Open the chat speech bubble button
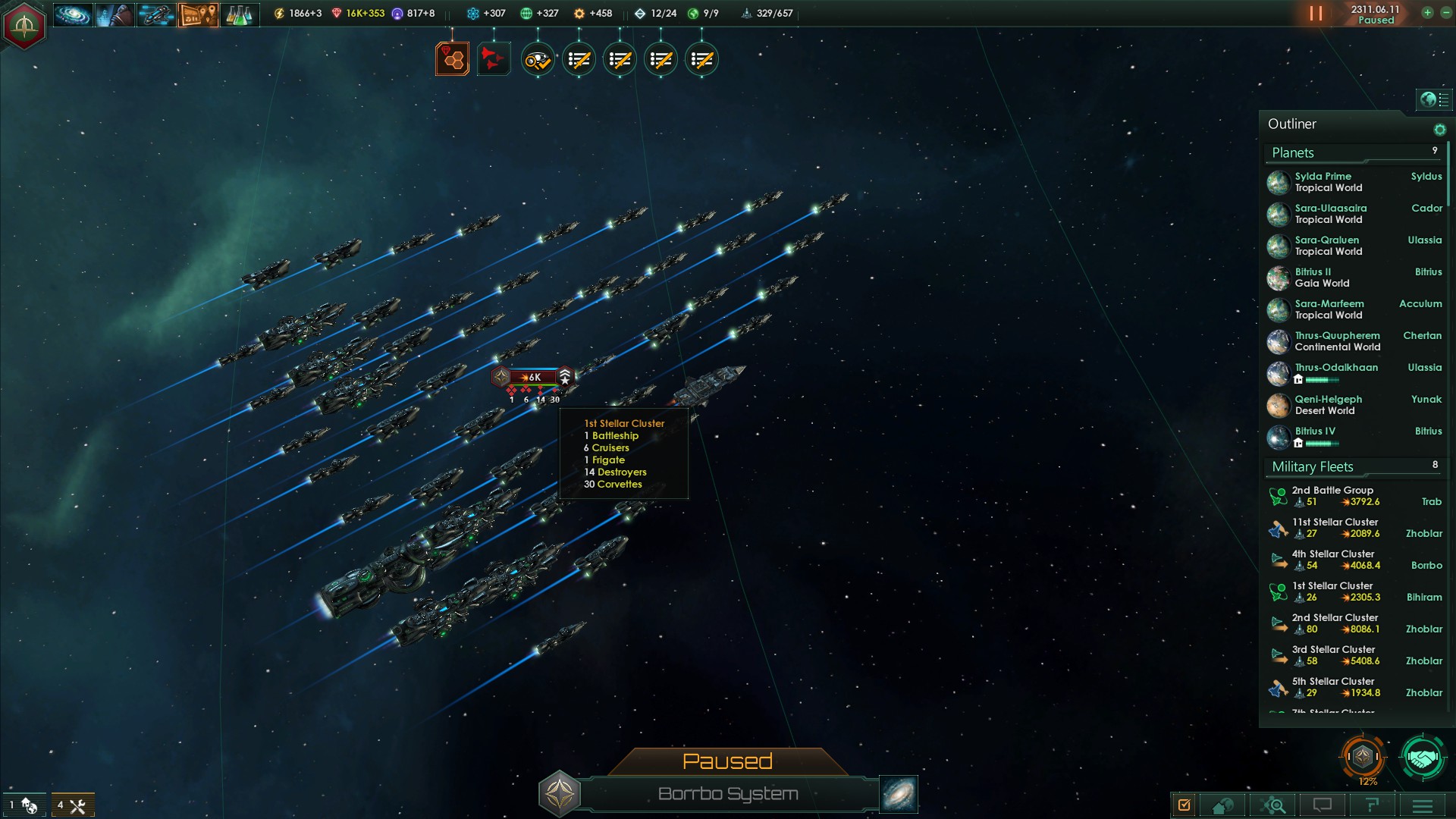The height and width of the screenshot is (819, 1456). (1323, 805)
